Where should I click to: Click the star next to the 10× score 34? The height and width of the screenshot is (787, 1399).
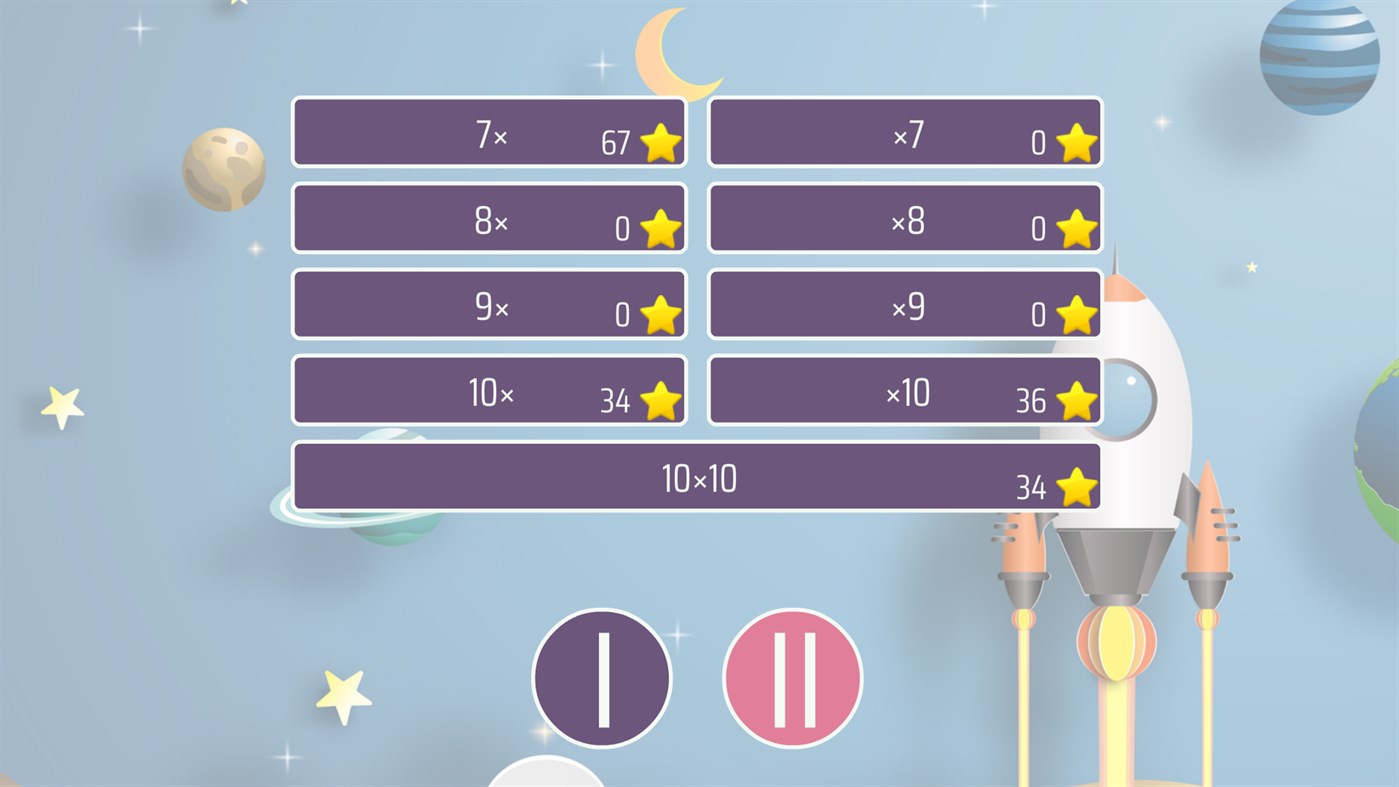click(659, 401)
